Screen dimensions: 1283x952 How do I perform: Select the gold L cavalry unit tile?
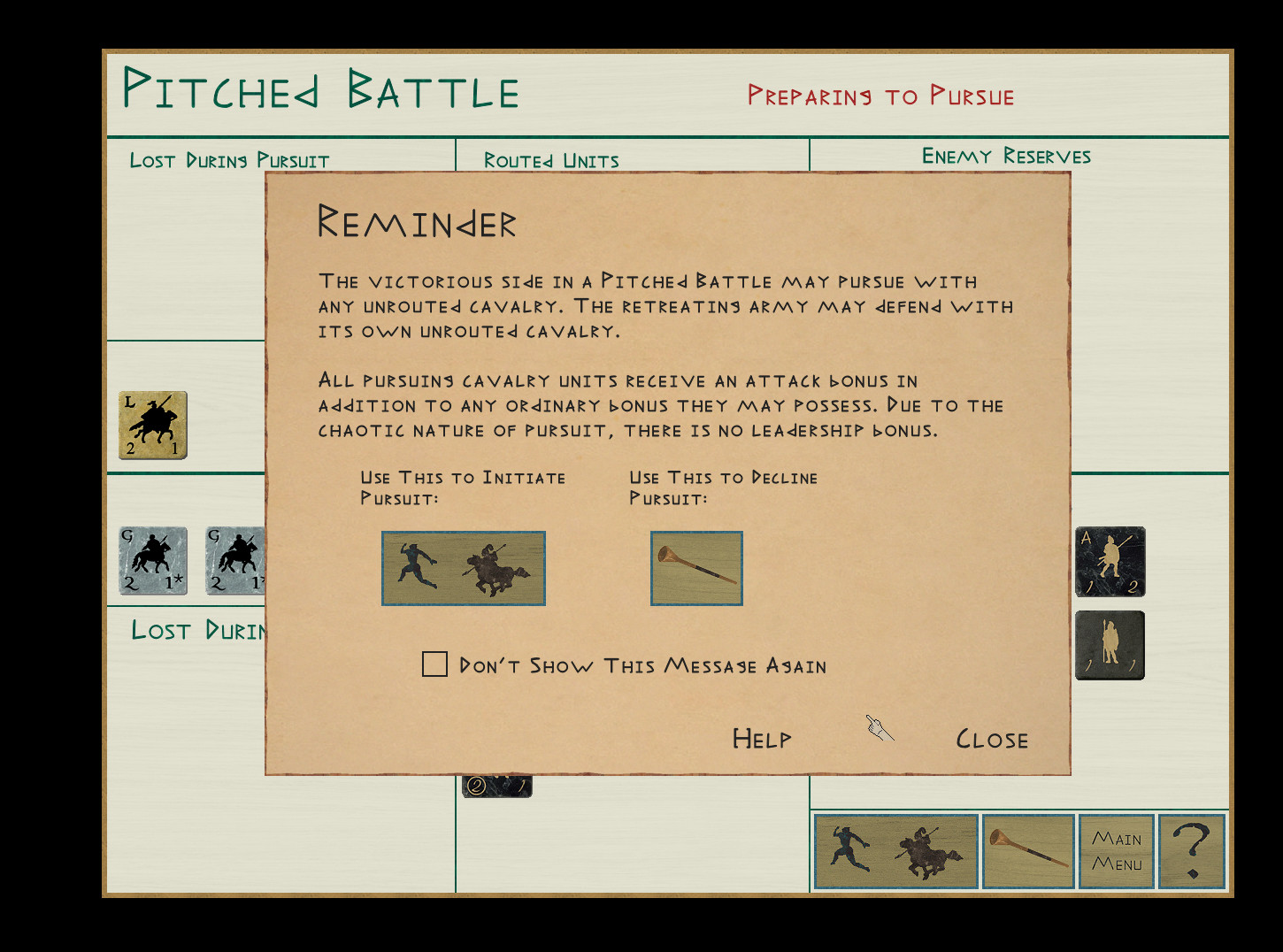click(153, 426)
